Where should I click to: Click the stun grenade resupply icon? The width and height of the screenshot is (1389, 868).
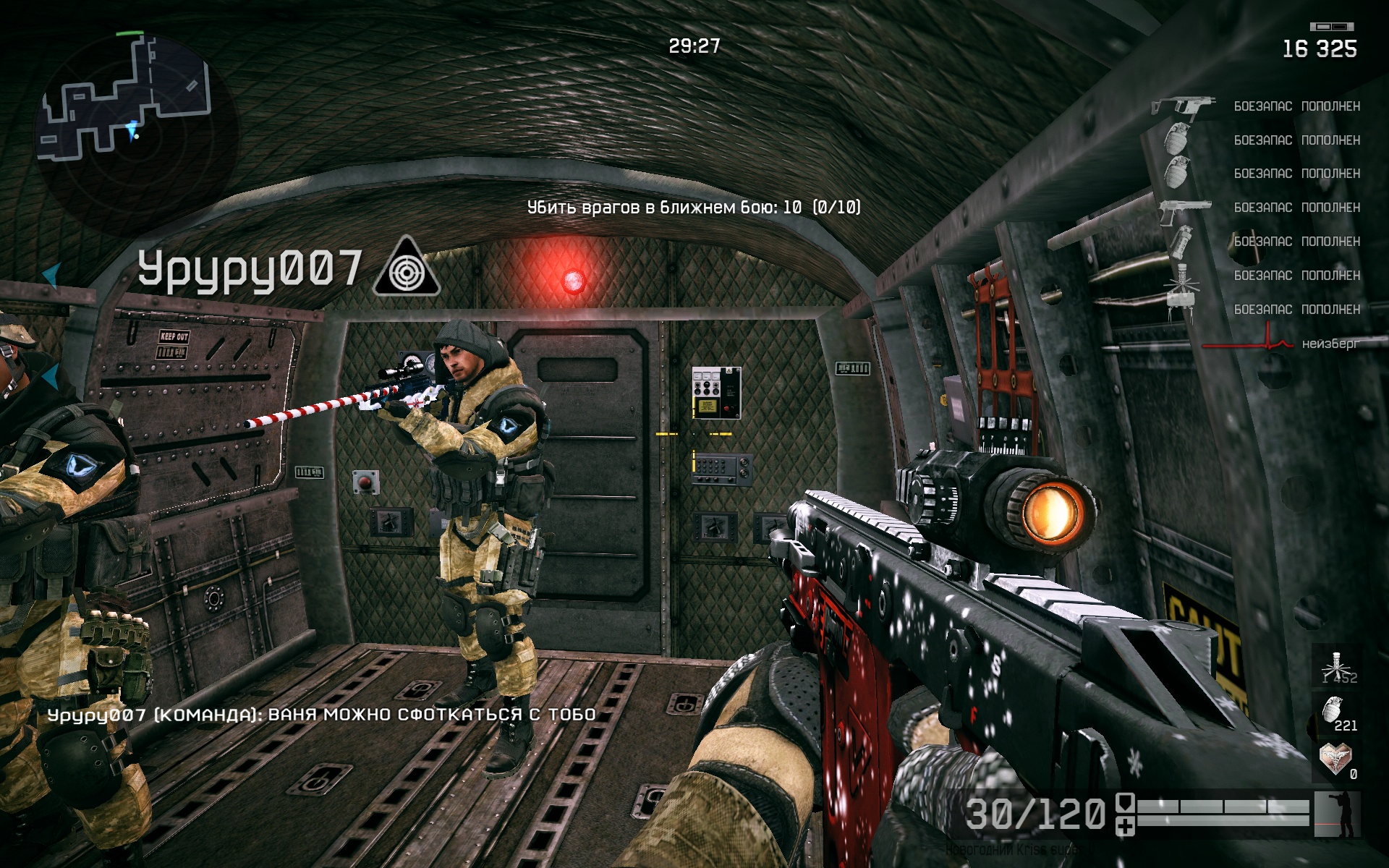[x=1181, y=242]
